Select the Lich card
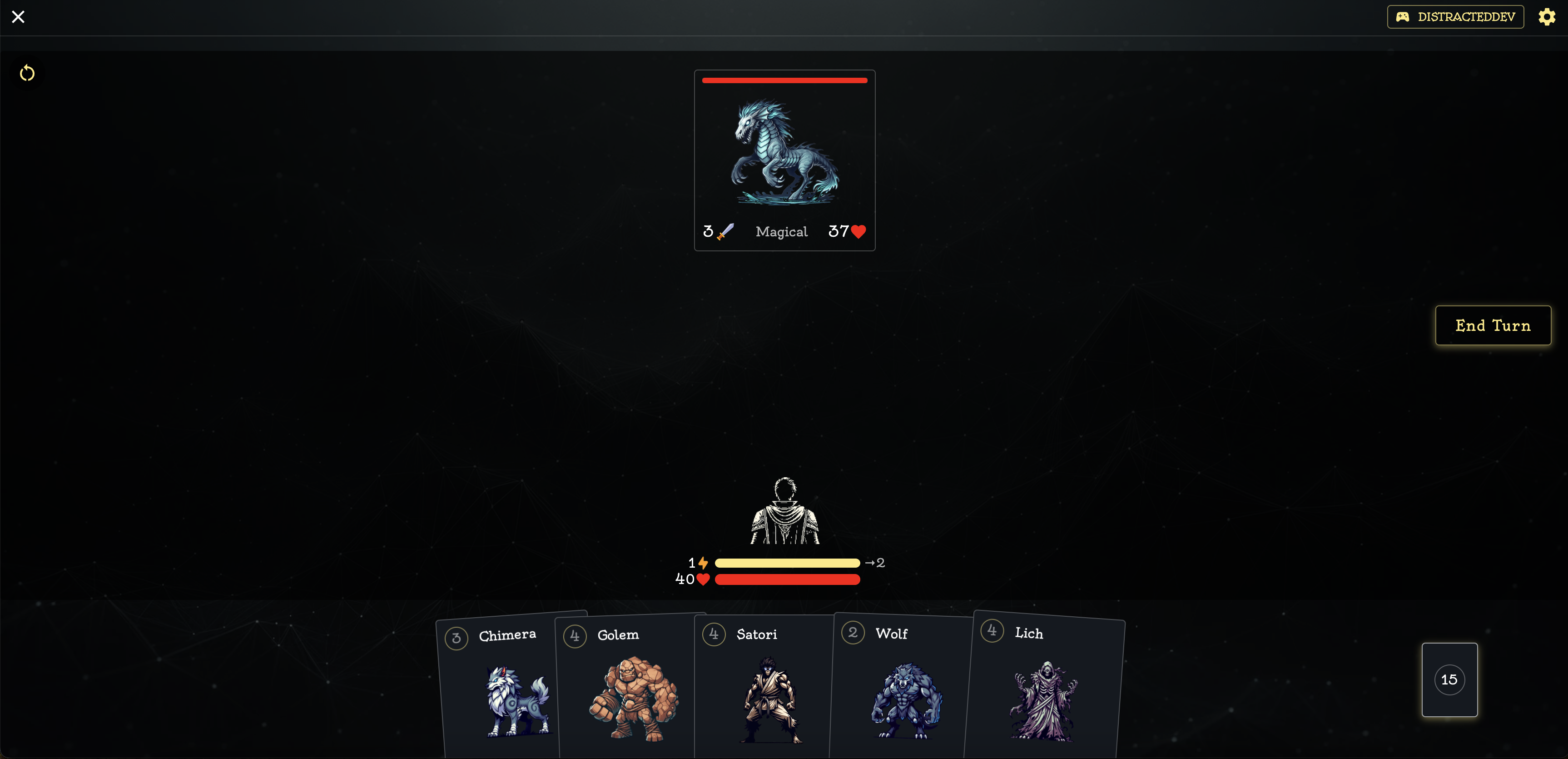The image size is (1568, 759). pyautogui.click(x=1044, y=694)
